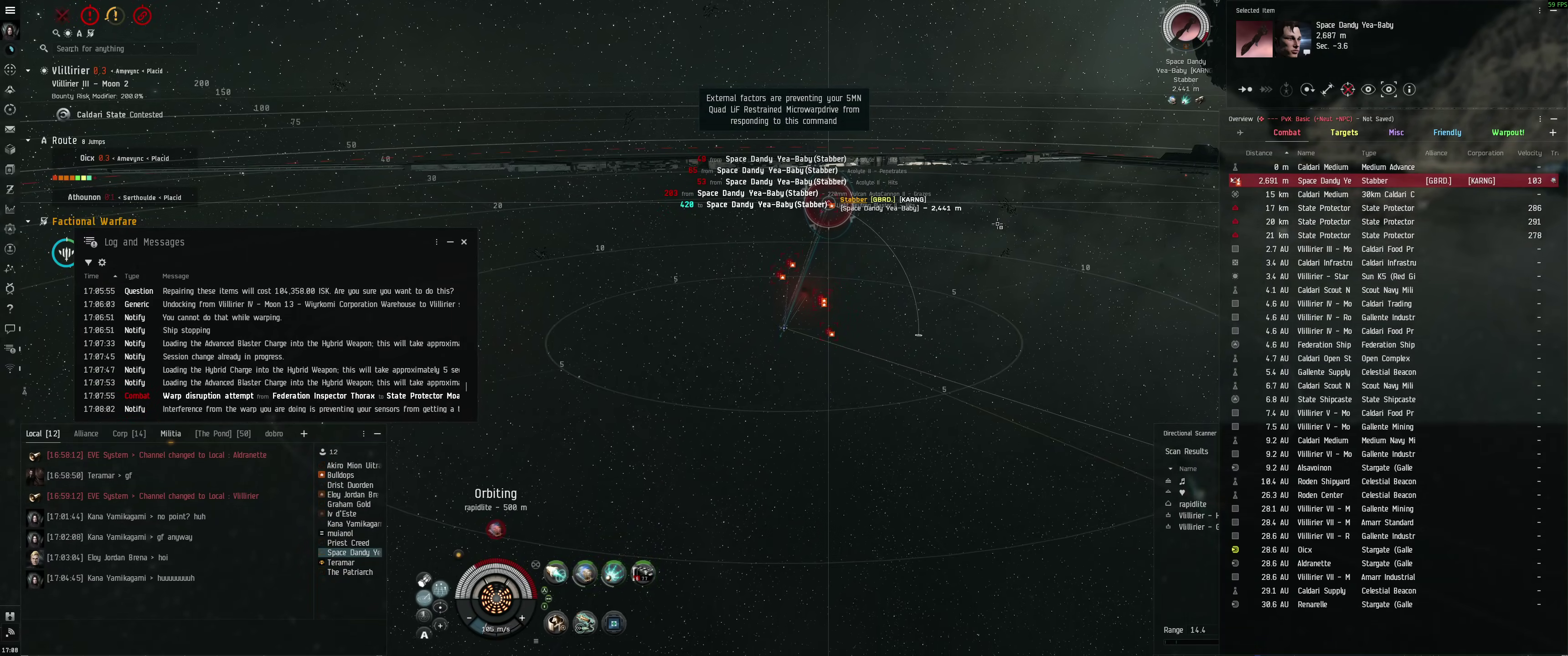This screenshot has height=656, width=1568.
Task: Open the hamburger main menu
Action: [x=10, y=10]
